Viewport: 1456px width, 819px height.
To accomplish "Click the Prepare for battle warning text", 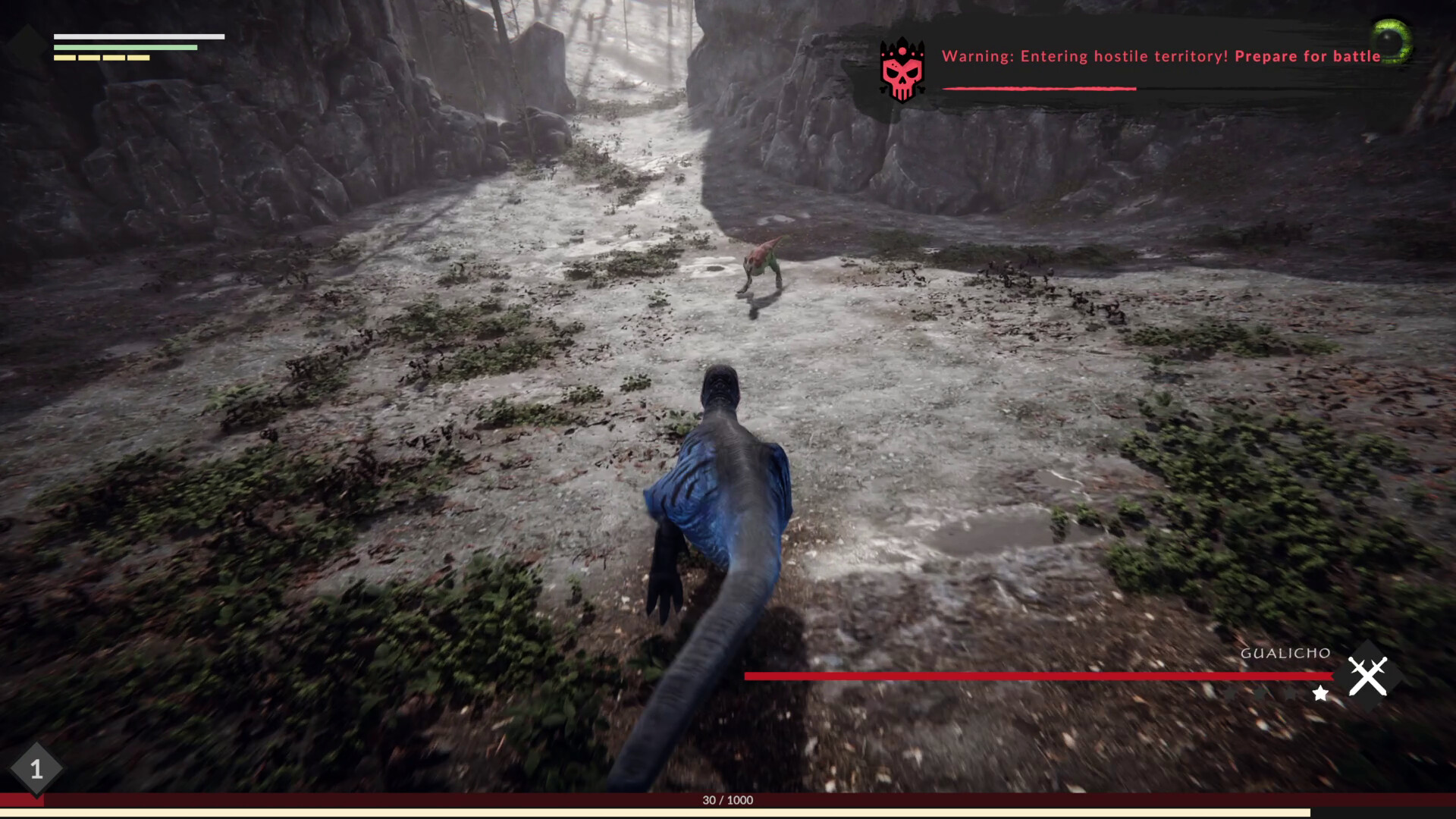I will pyautogui.click(x=1308, y=55).
